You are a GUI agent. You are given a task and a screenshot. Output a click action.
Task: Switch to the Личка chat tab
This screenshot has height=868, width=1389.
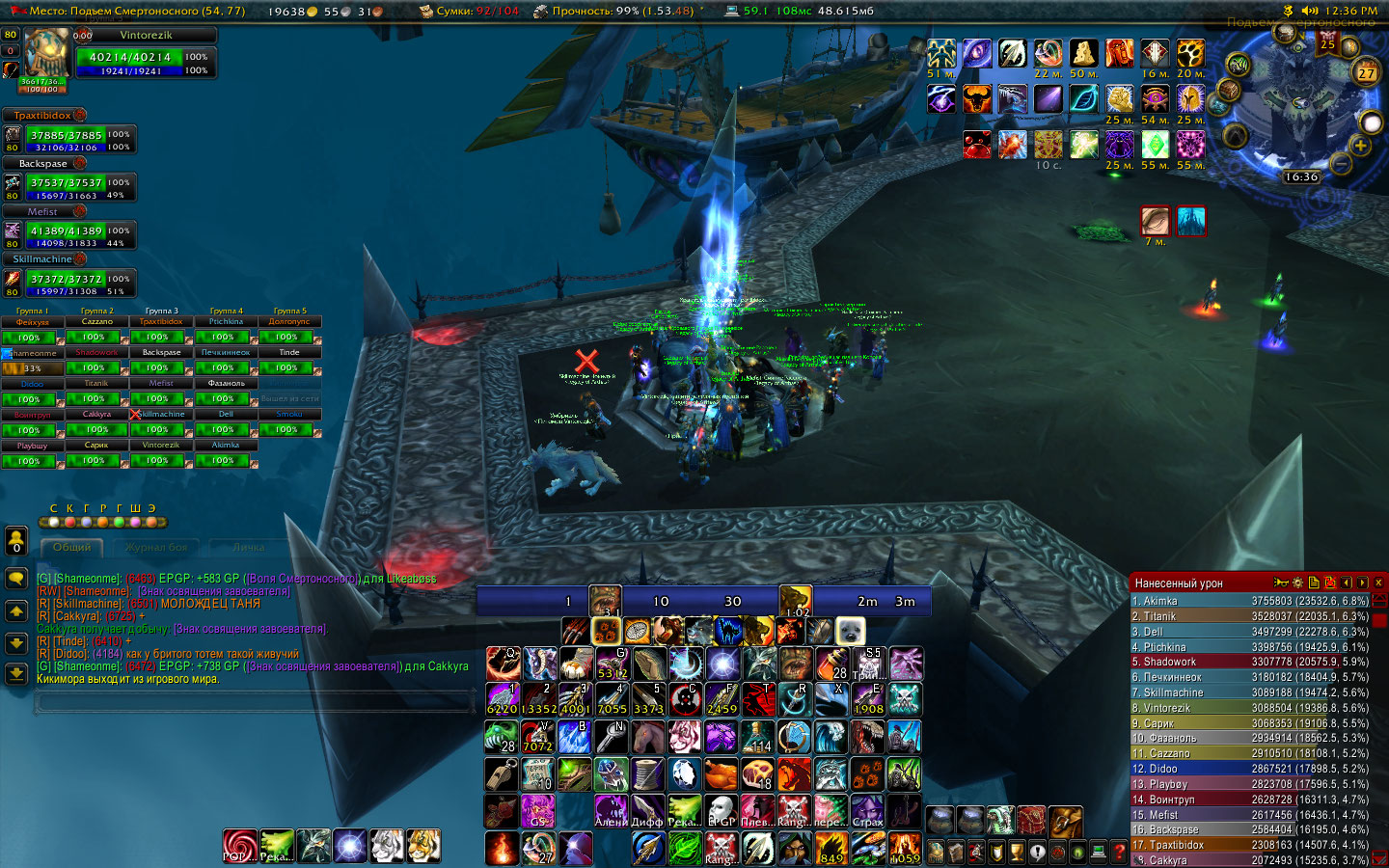248,547
